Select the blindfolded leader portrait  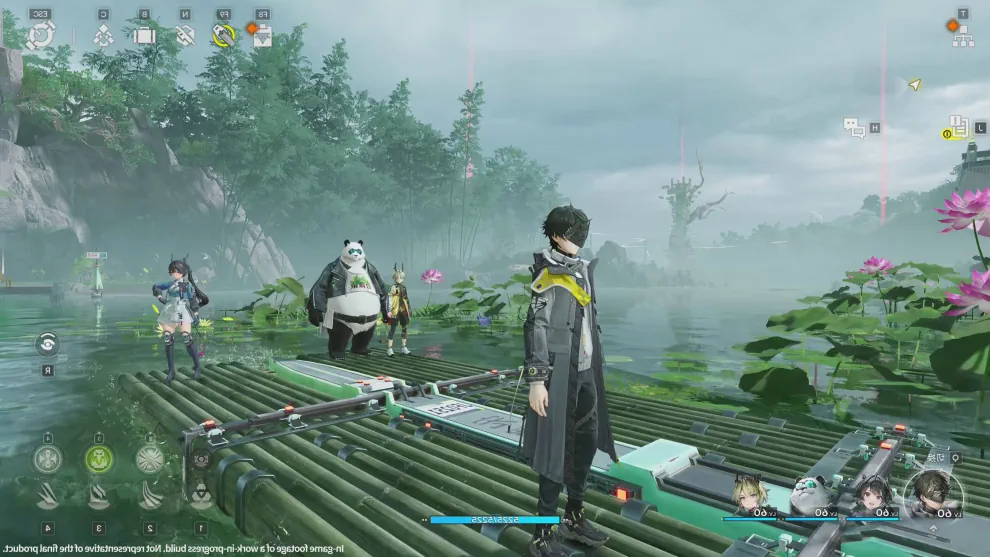[x=934, y=493]
